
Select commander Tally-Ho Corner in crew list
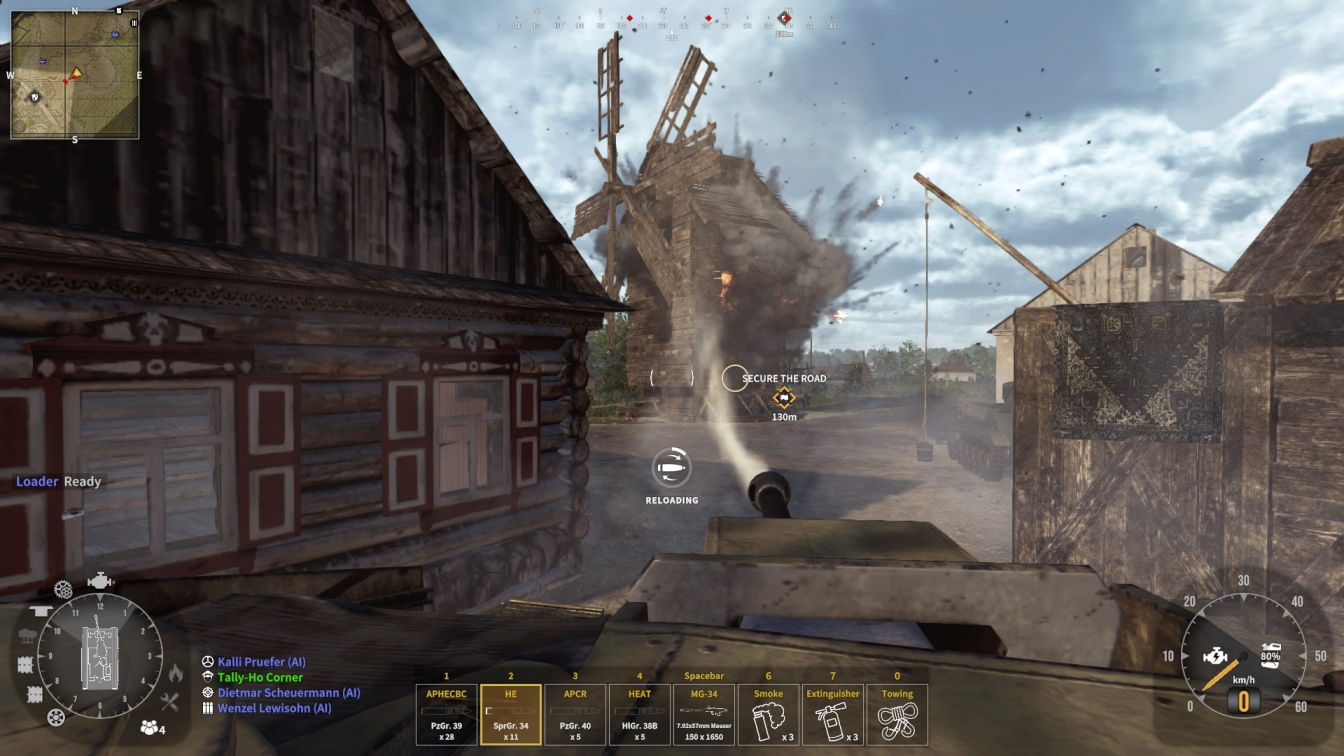259,677
